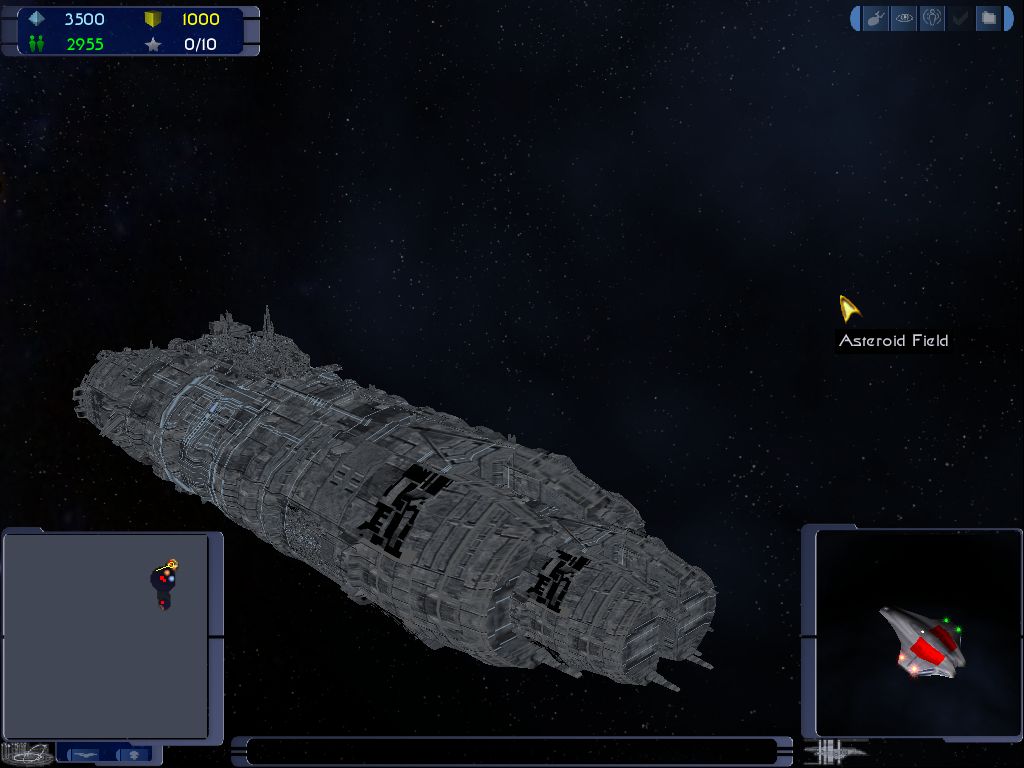Click the empty message bar at the bottom

click(x=511, y=751)
